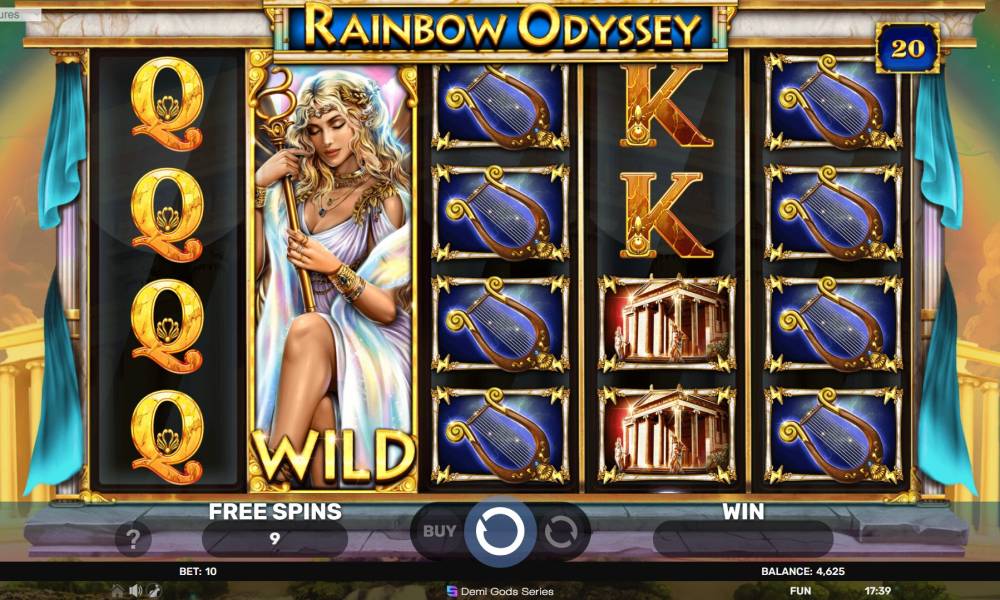Go to lobby via the home icon
Viewport: 1000px width, 600px height.
click(117, 590)
